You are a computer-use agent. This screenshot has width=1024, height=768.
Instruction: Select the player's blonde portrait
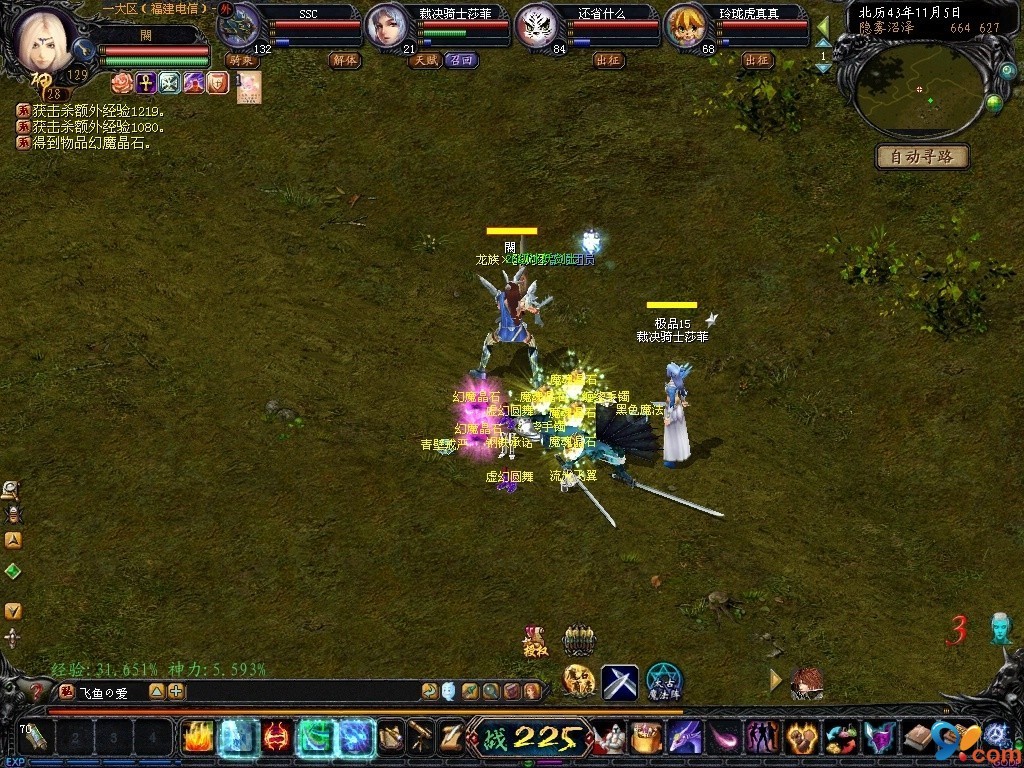pos(47,40)
